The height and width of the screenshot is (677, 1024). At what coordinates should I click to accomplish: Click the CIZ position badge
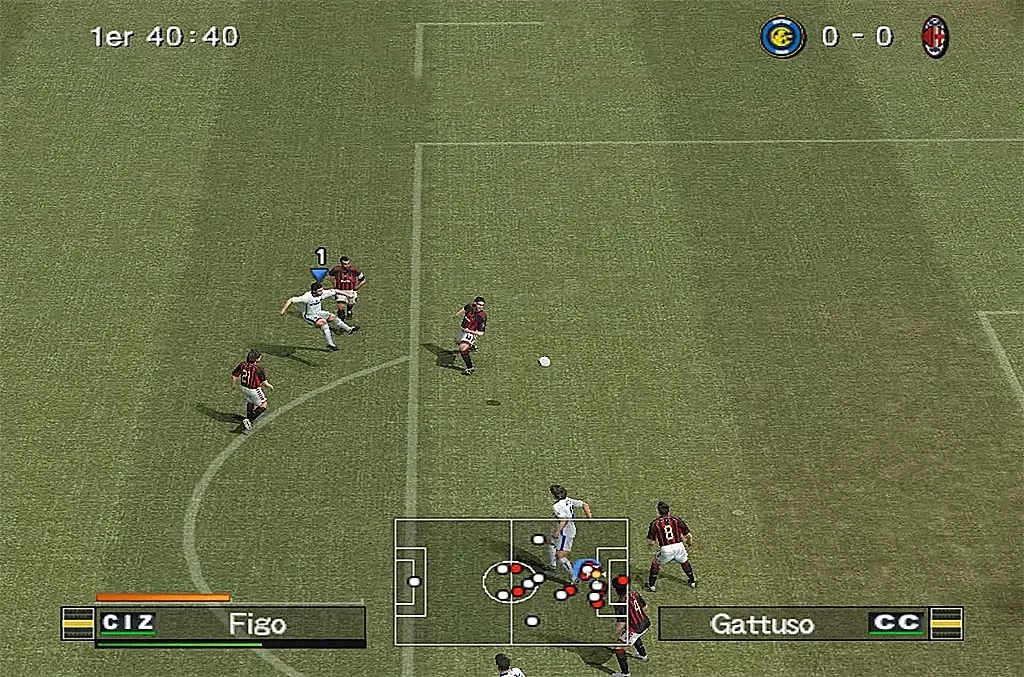[127, 623]
